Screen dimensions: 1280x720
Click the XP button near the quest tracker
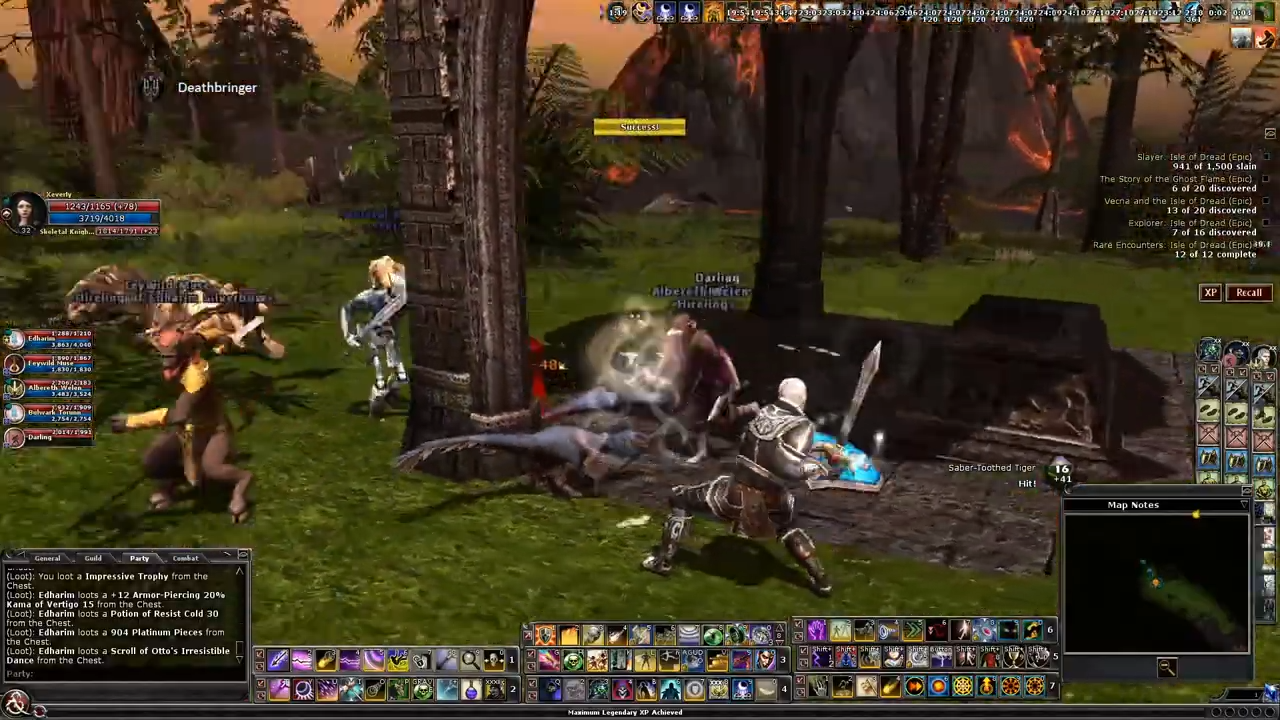point(1210,292)
